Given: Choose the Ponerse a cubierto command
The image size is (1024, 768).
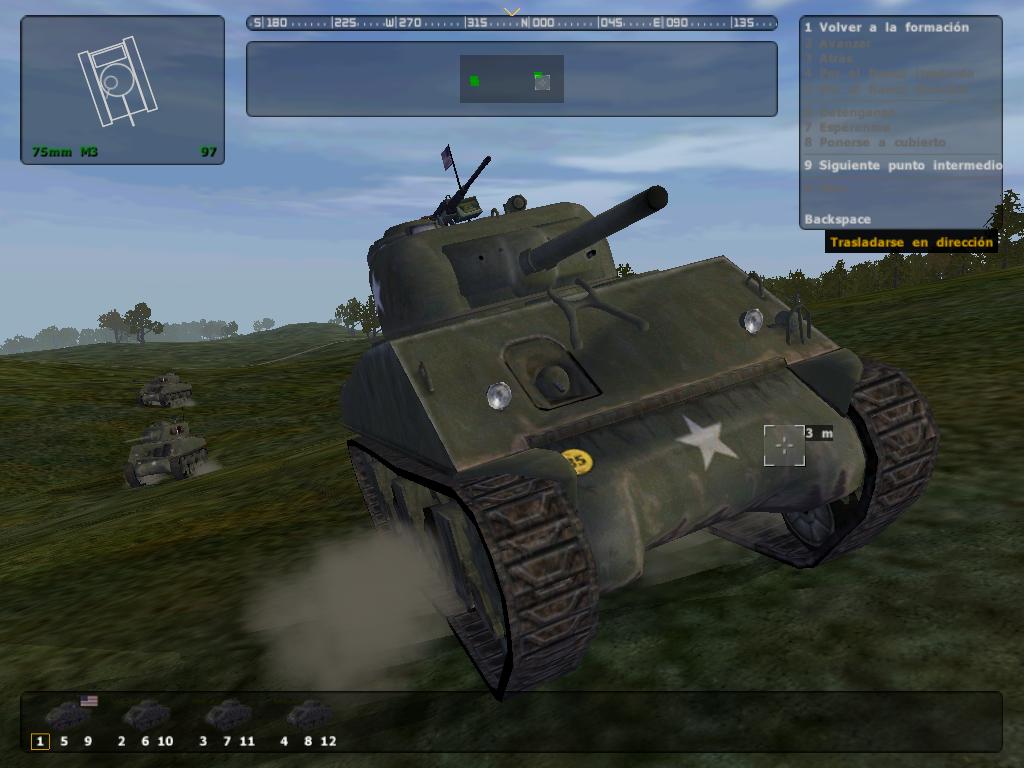Looking at the screenshot, I should click(874, 142).
